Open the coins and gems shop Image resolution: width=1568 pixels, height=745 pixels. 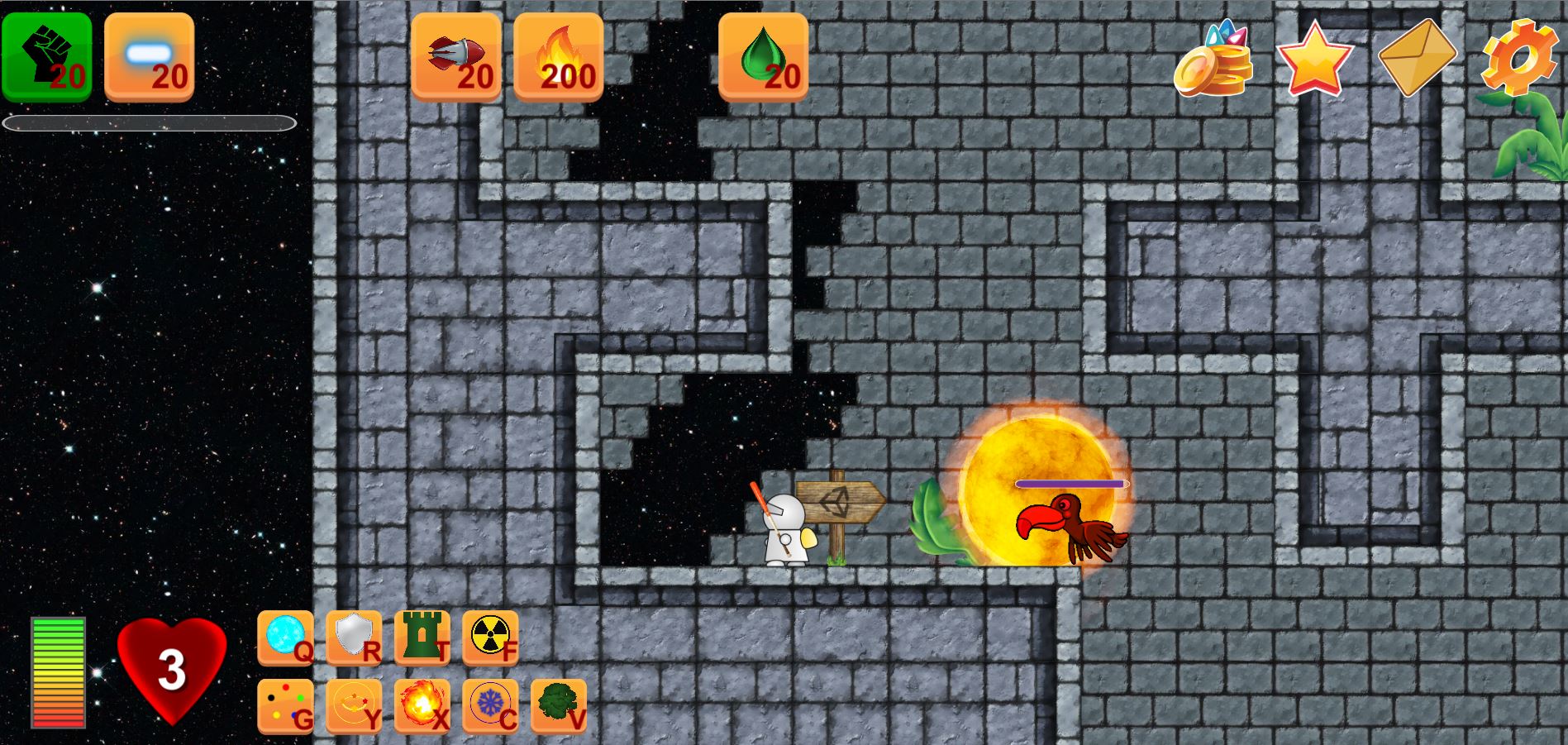[x=1213, y=60]
